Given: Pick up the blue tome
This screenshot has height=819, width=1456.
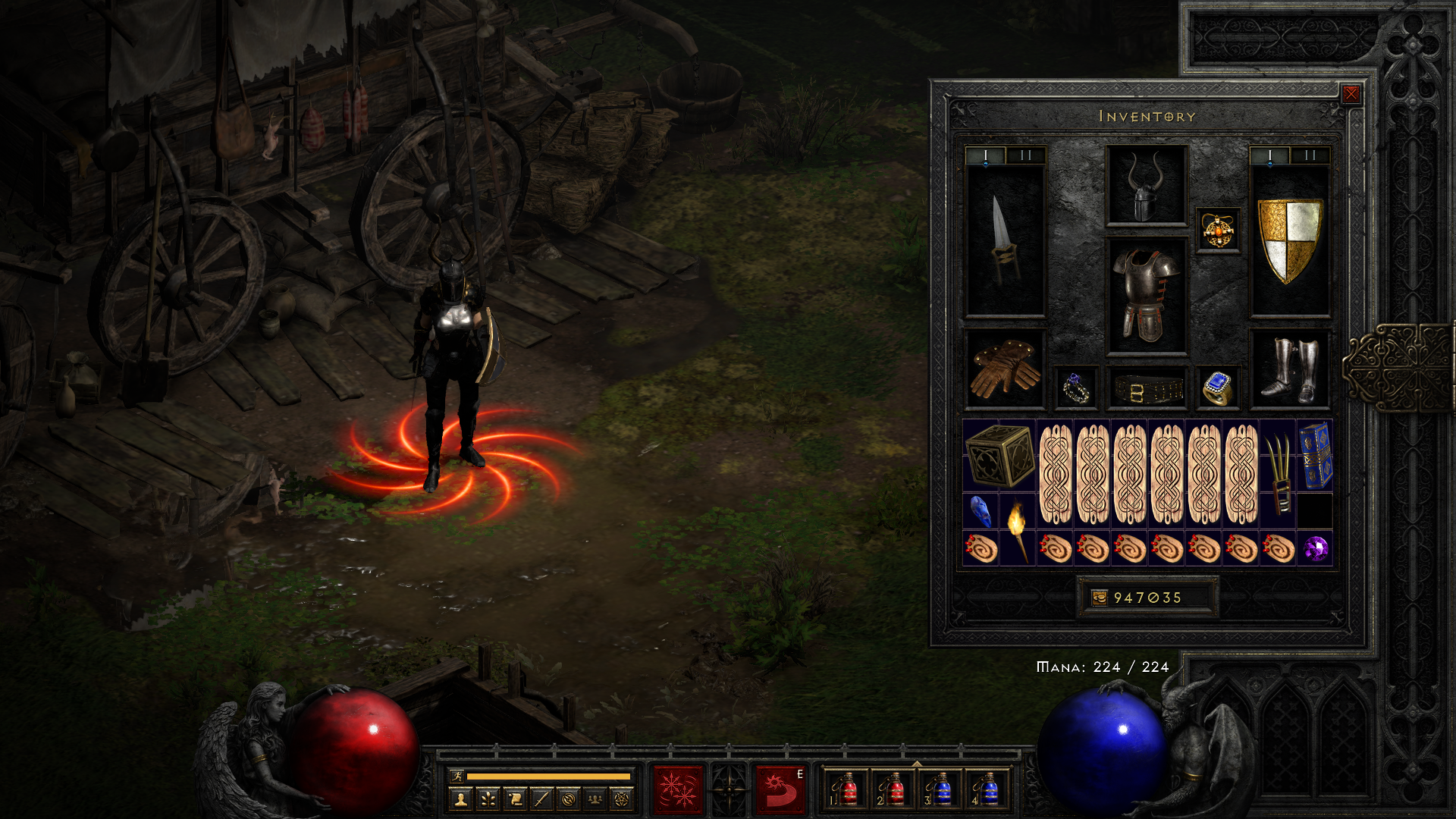Looking at the screenshot, I should tap(1315, 455).
